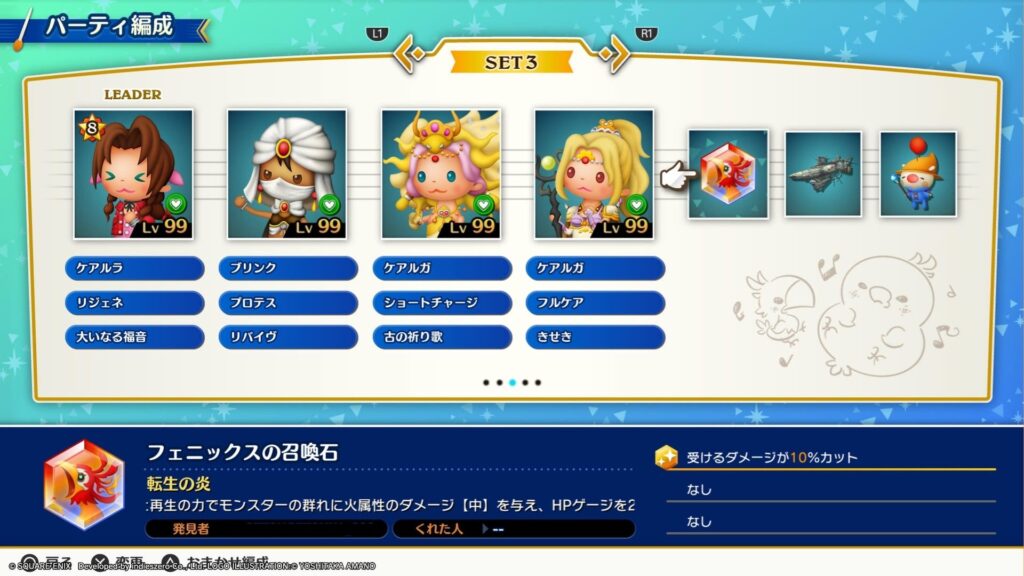Open the airship selection slot
Screen dimensions: 1024x576
pos(822,174)
